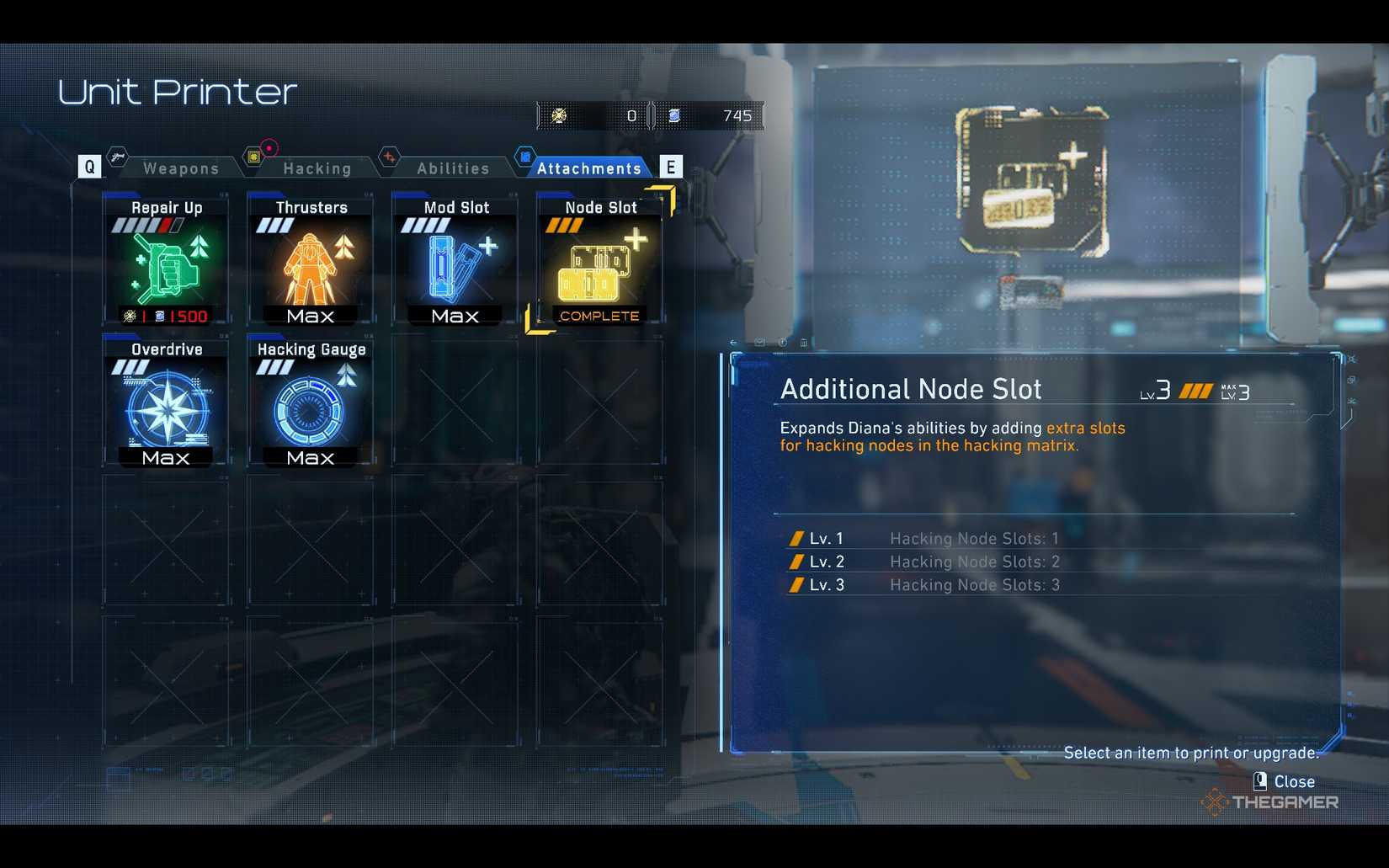Select the Overdrive attachment icon
1389x868 pixels.
[x=165, y=408]
